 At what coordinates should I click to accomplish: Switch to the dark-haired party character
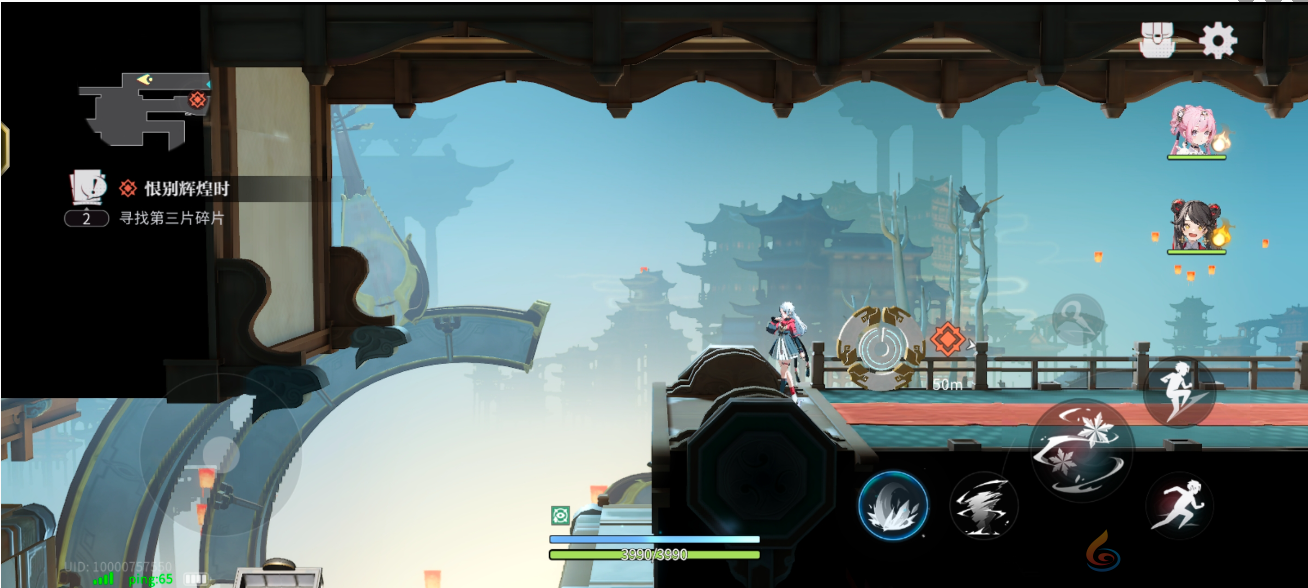[x=1196, y=225]
